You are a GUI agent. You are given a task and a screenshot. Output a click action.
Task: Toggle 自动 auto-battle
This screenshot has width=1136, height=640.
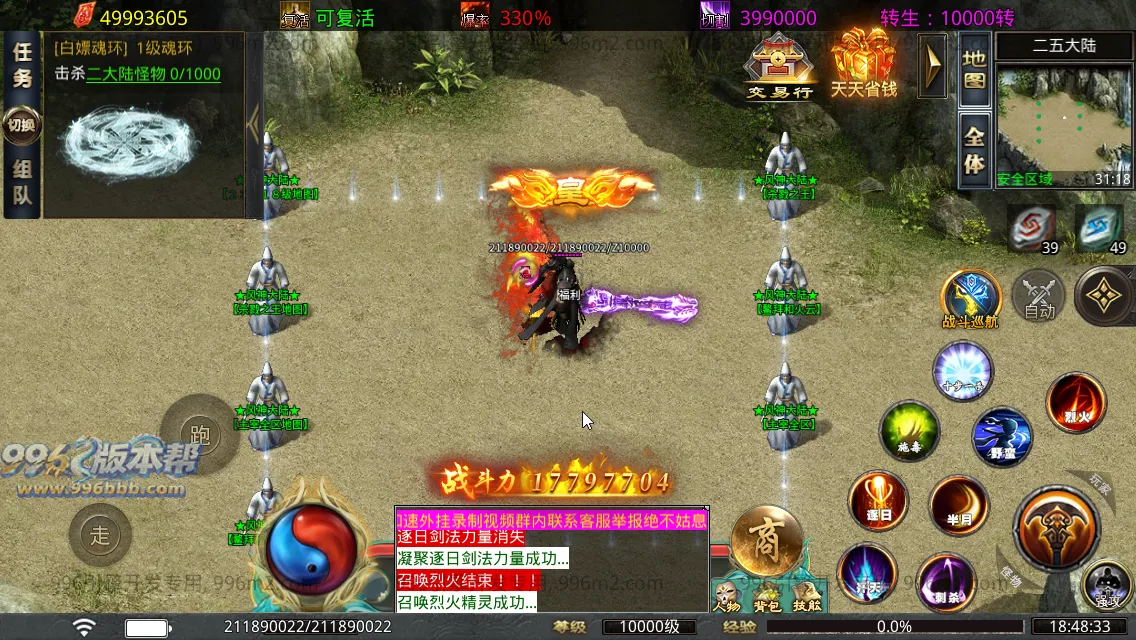1039,297
